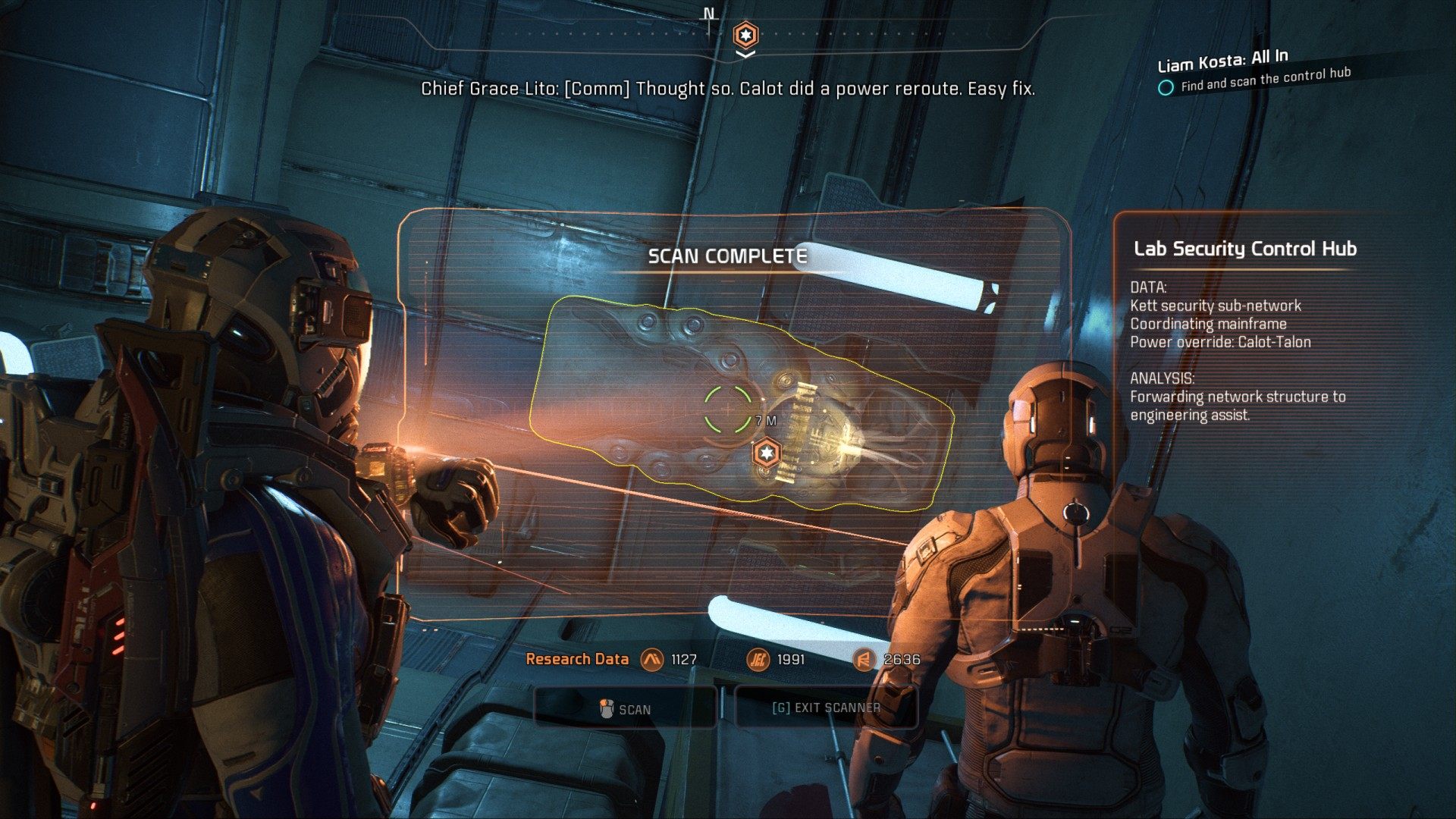Exit the scanner mode

click(x=826, y=708)
